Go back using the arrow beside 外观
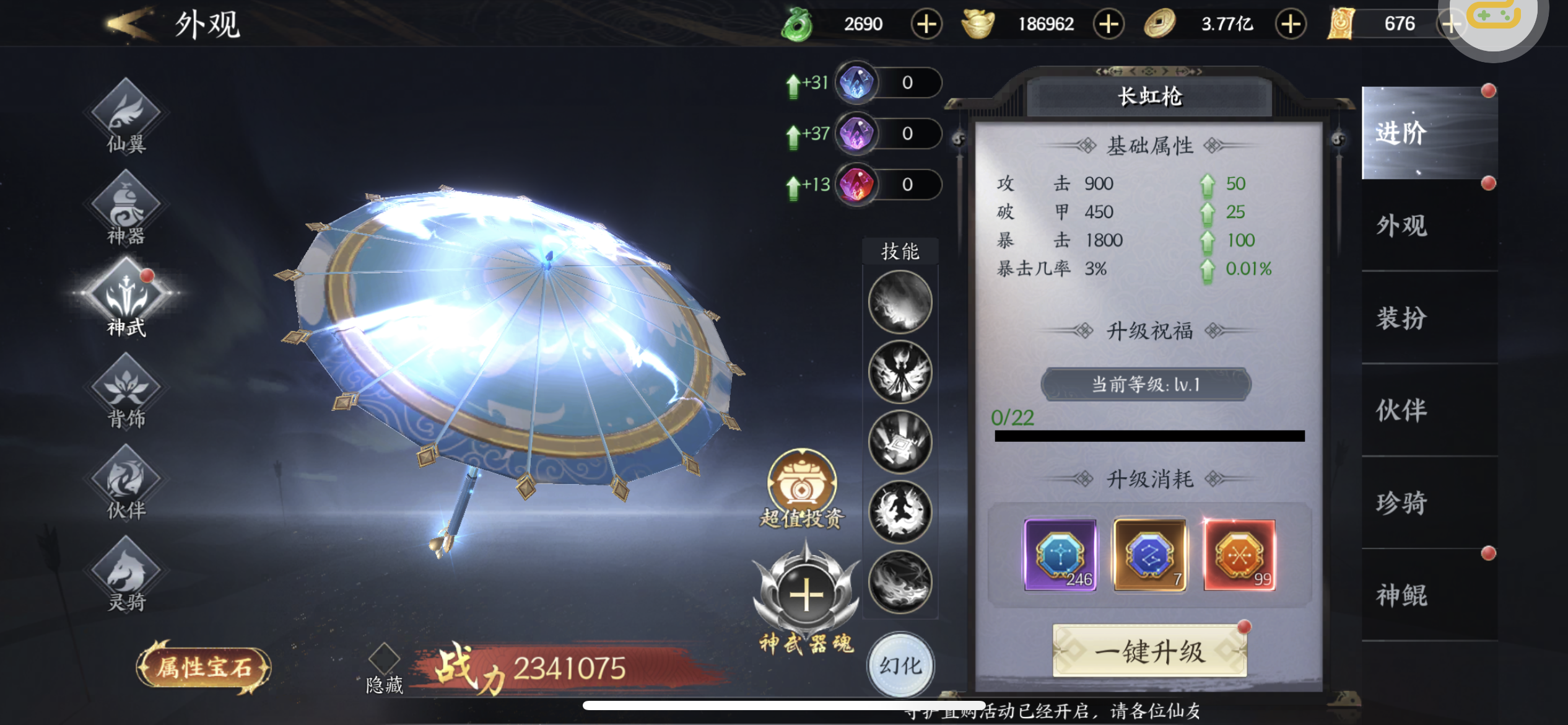Viewport: 1568px width, 725px height. coord(129,25)
